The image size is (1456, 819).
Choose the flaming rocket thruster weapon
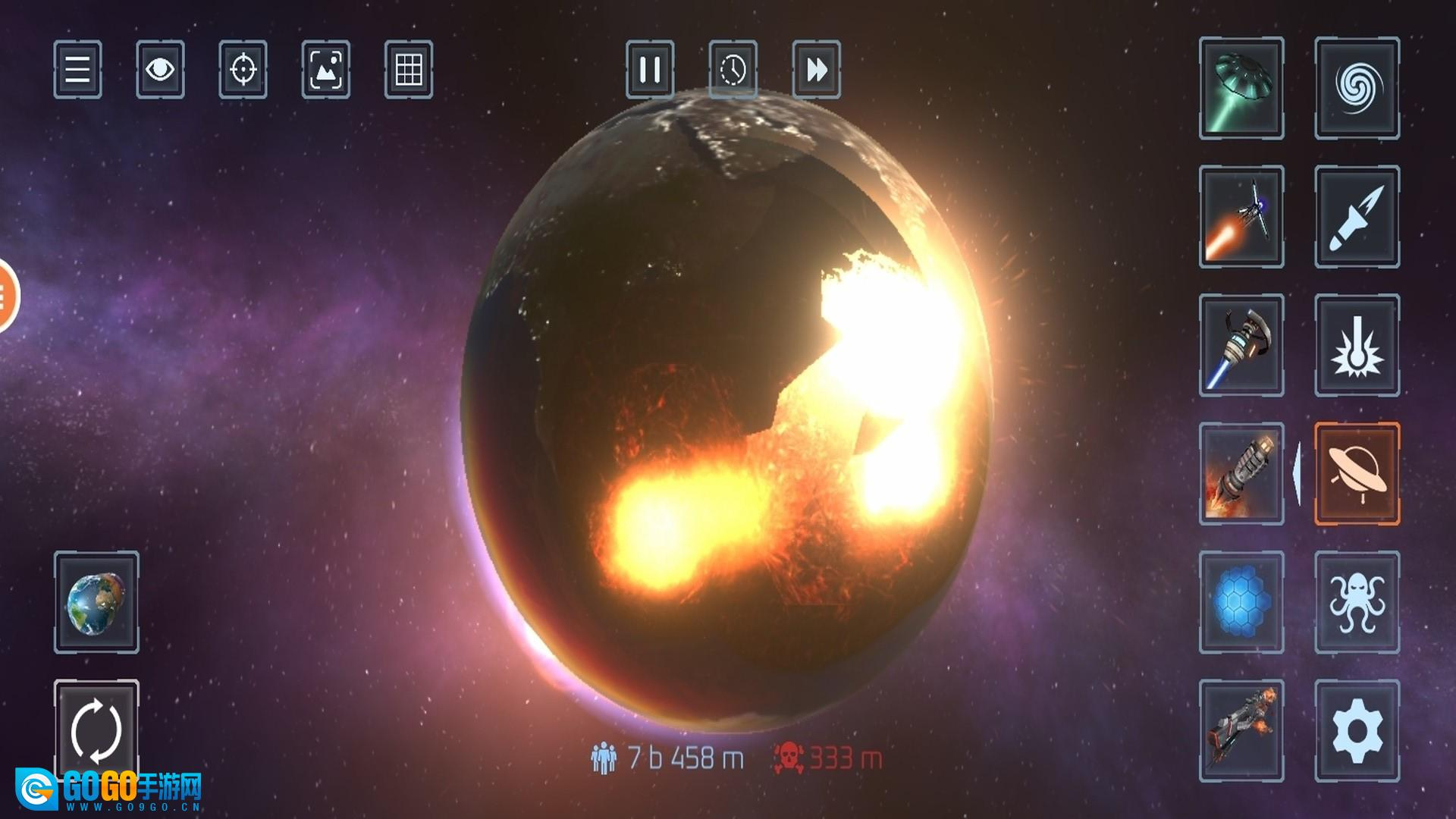1241,474
